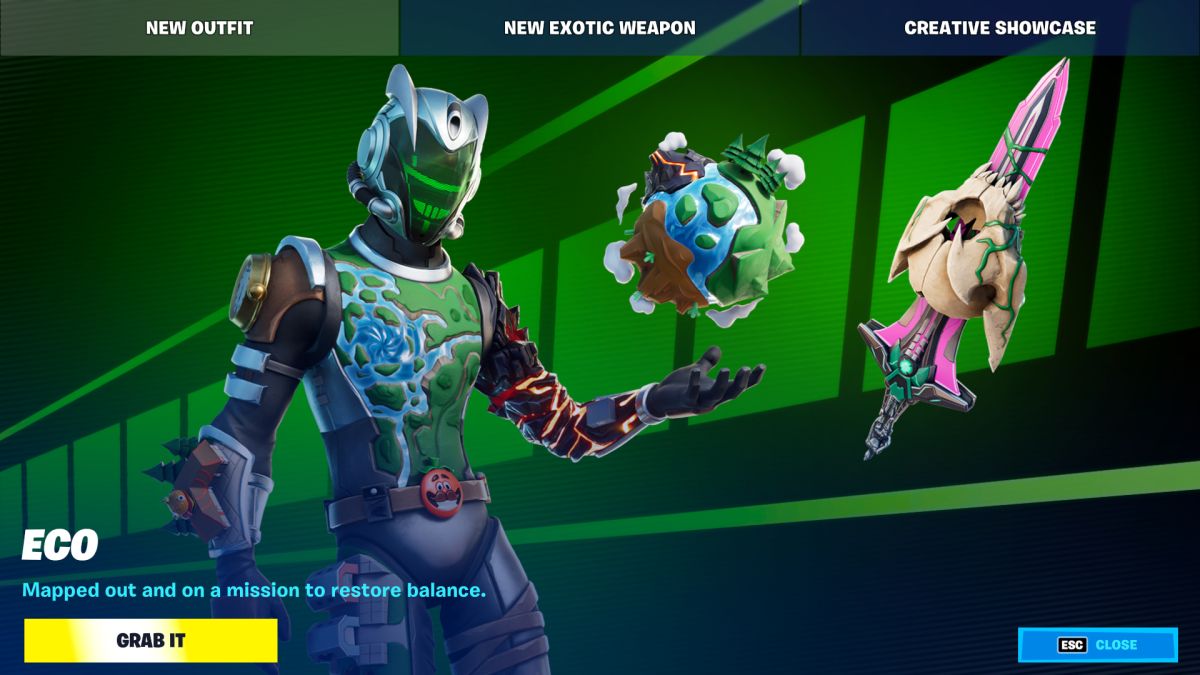The image size is (1200, 675).
Task: Close the news popup
Action: (1097, 645)
